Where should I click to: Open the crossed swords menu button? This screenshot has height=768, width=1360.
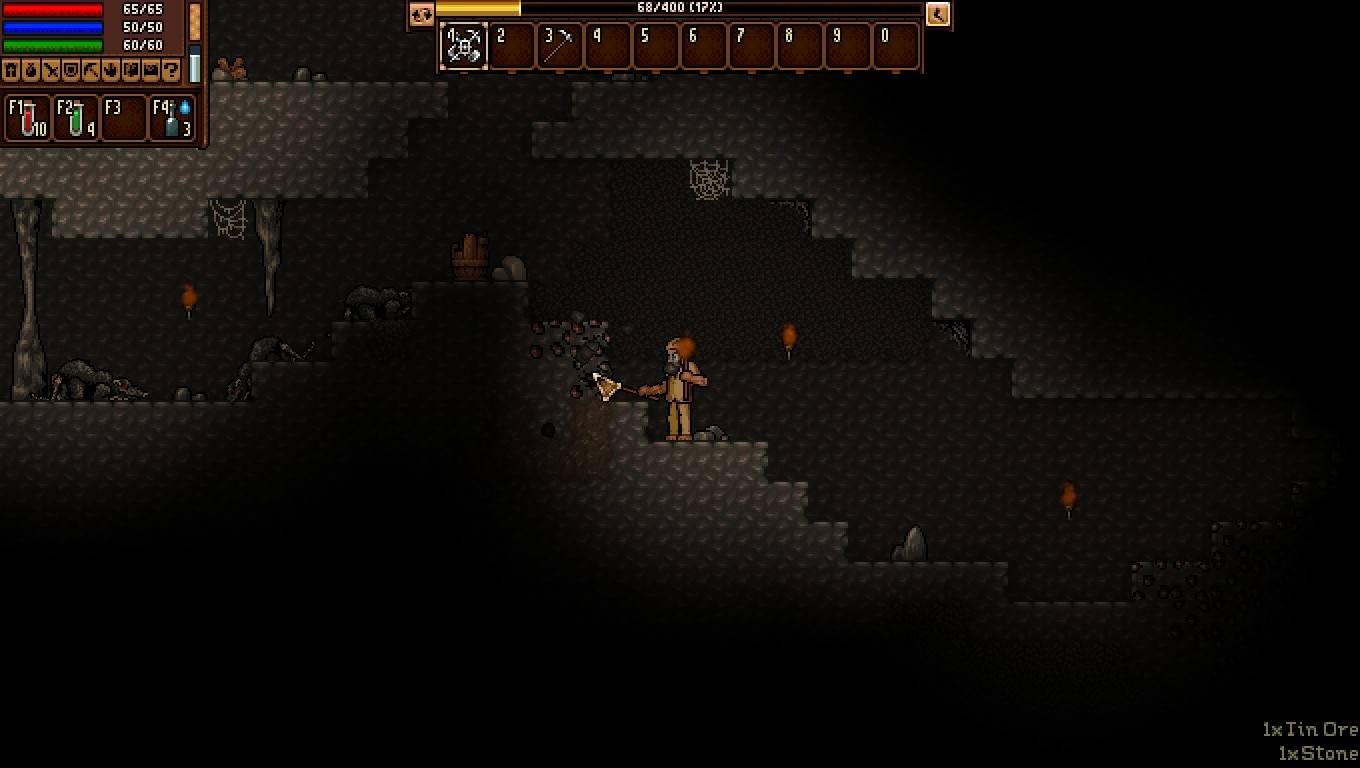tap(51, 70)
